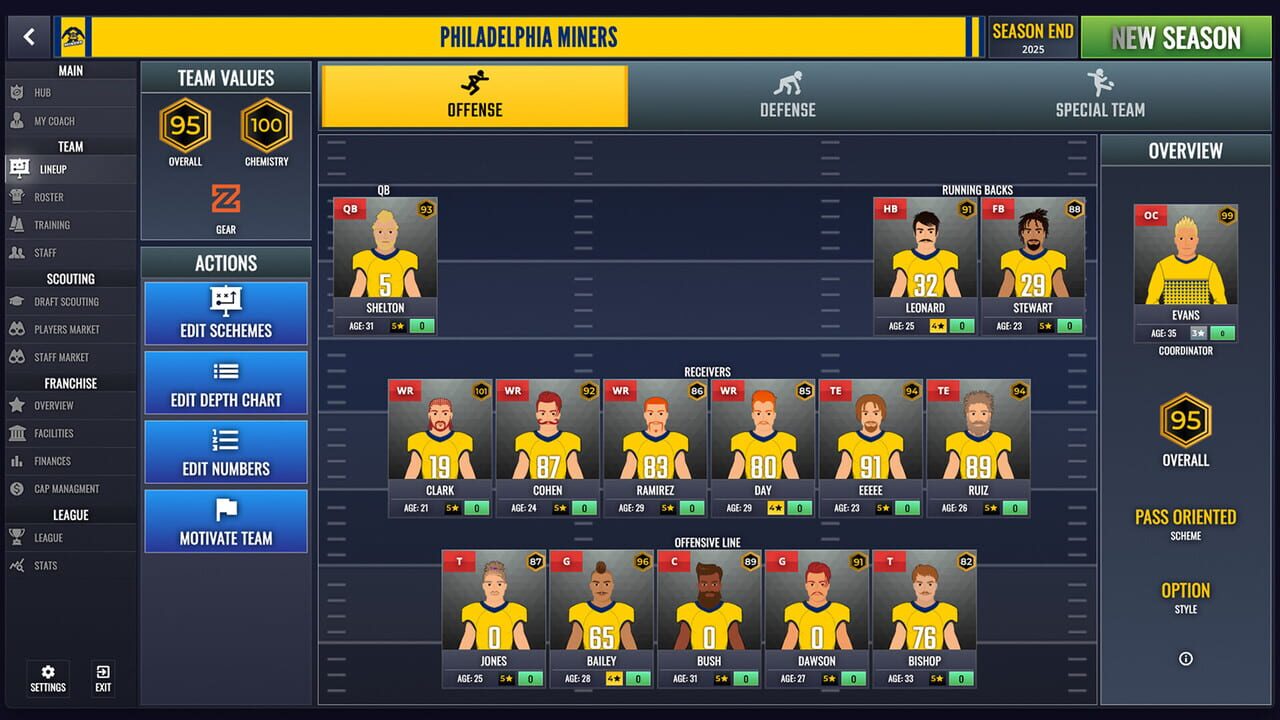Screen dimensions: 1280x720
Task: Click Edit Depth Chart
Action: (x=225, y=382)
